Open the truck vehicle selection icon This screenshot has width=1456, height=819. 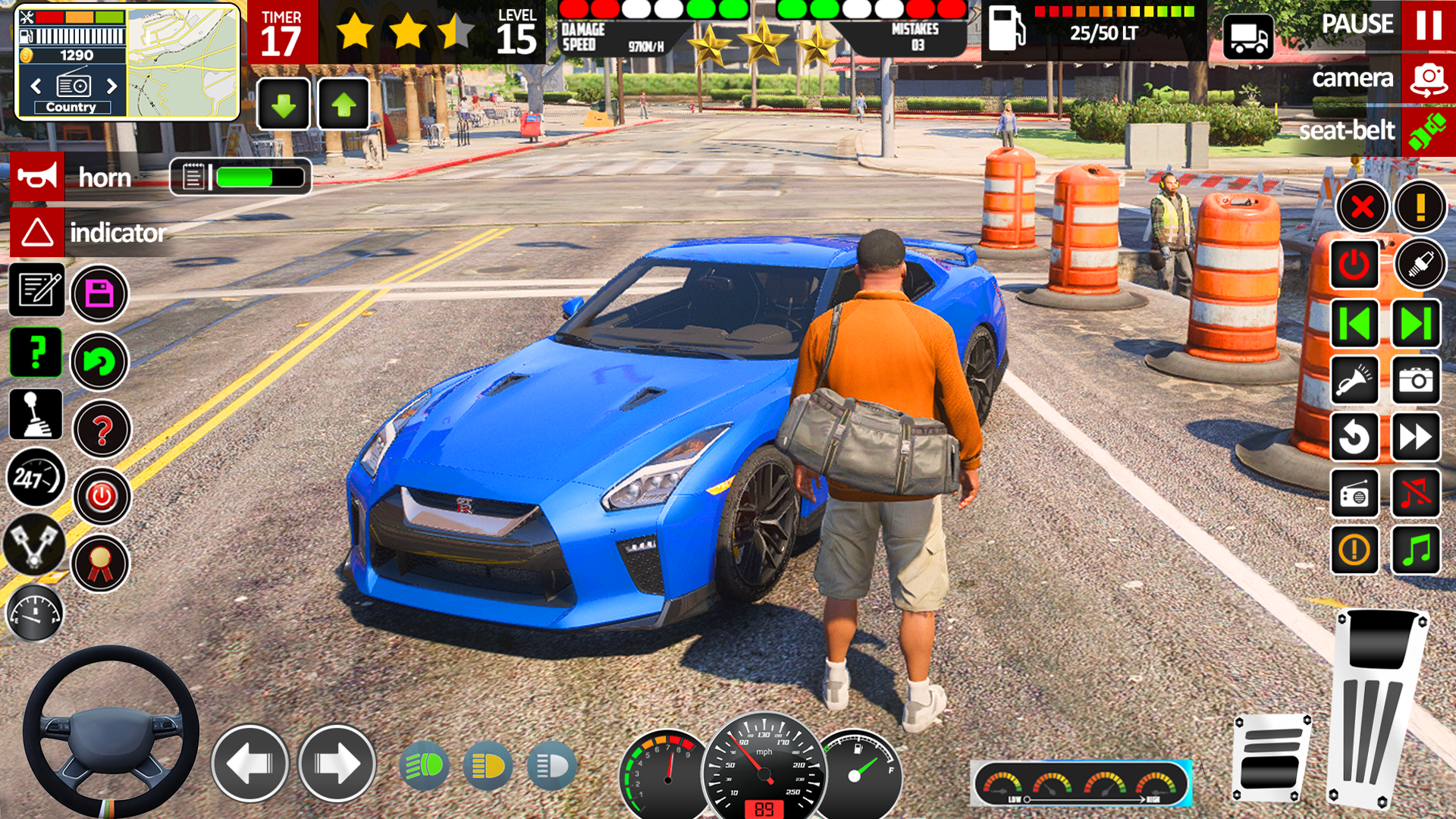[x=1248, y=36]
